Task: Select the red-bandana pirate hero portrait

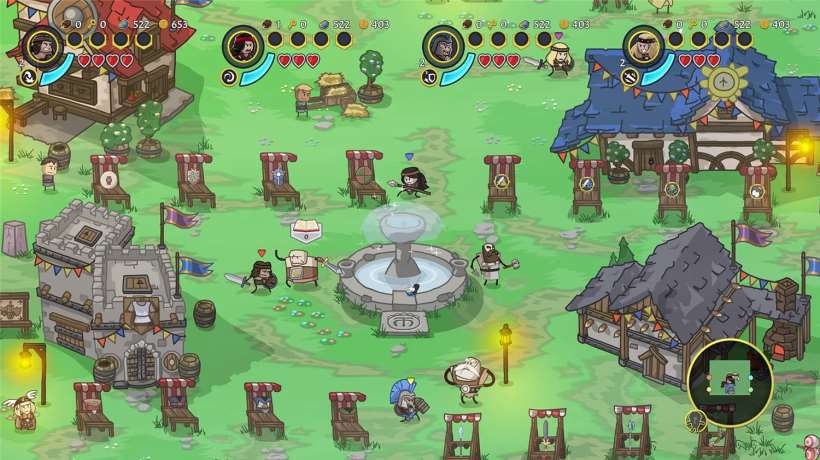Action: click(243, 45)
